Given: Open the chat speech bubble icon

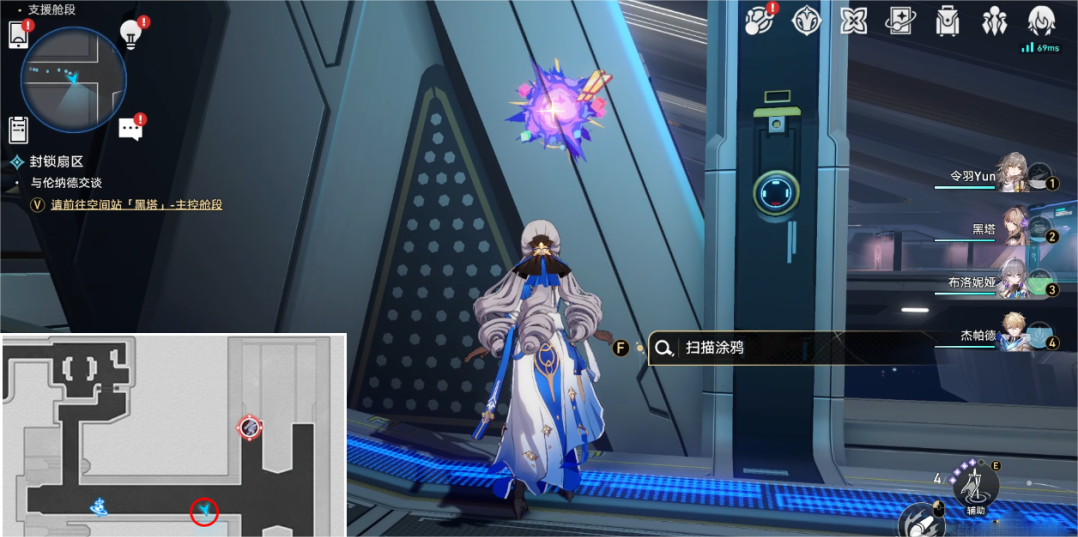Looking at the screenshot, I should click(x=130, y=128).
